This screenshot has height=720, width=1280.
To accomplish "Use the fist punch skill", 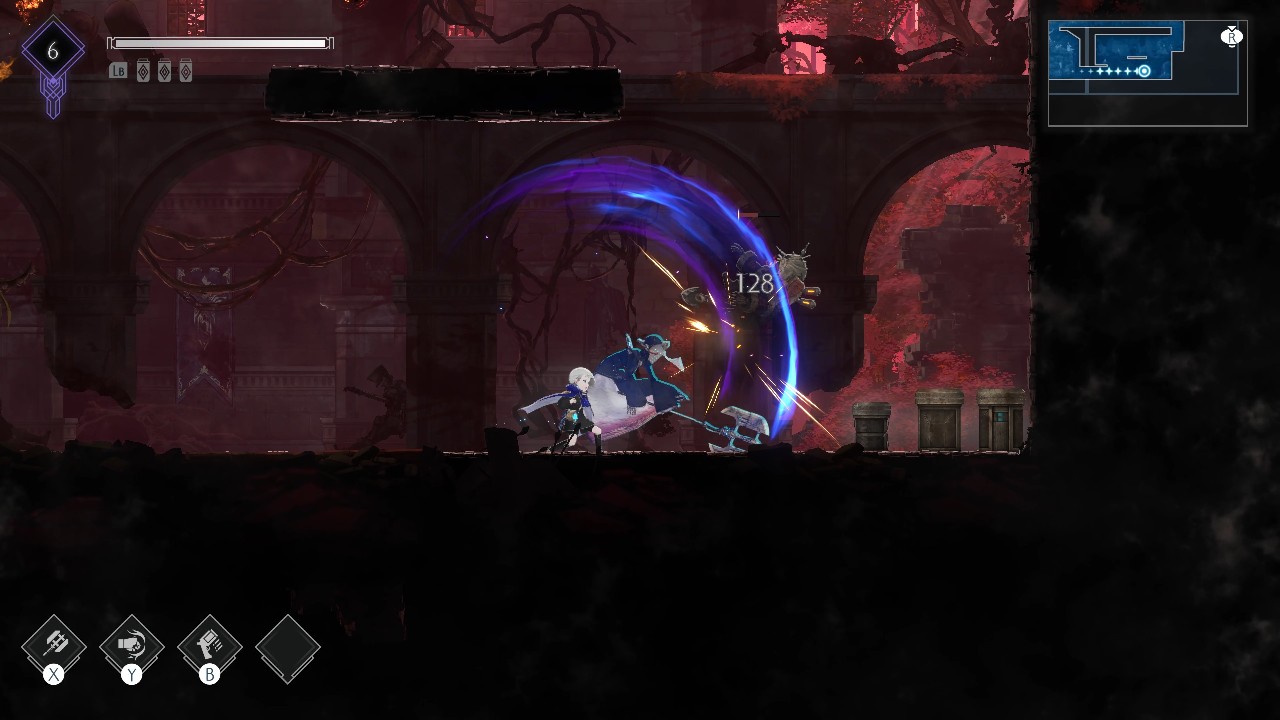I will point(132,646).
